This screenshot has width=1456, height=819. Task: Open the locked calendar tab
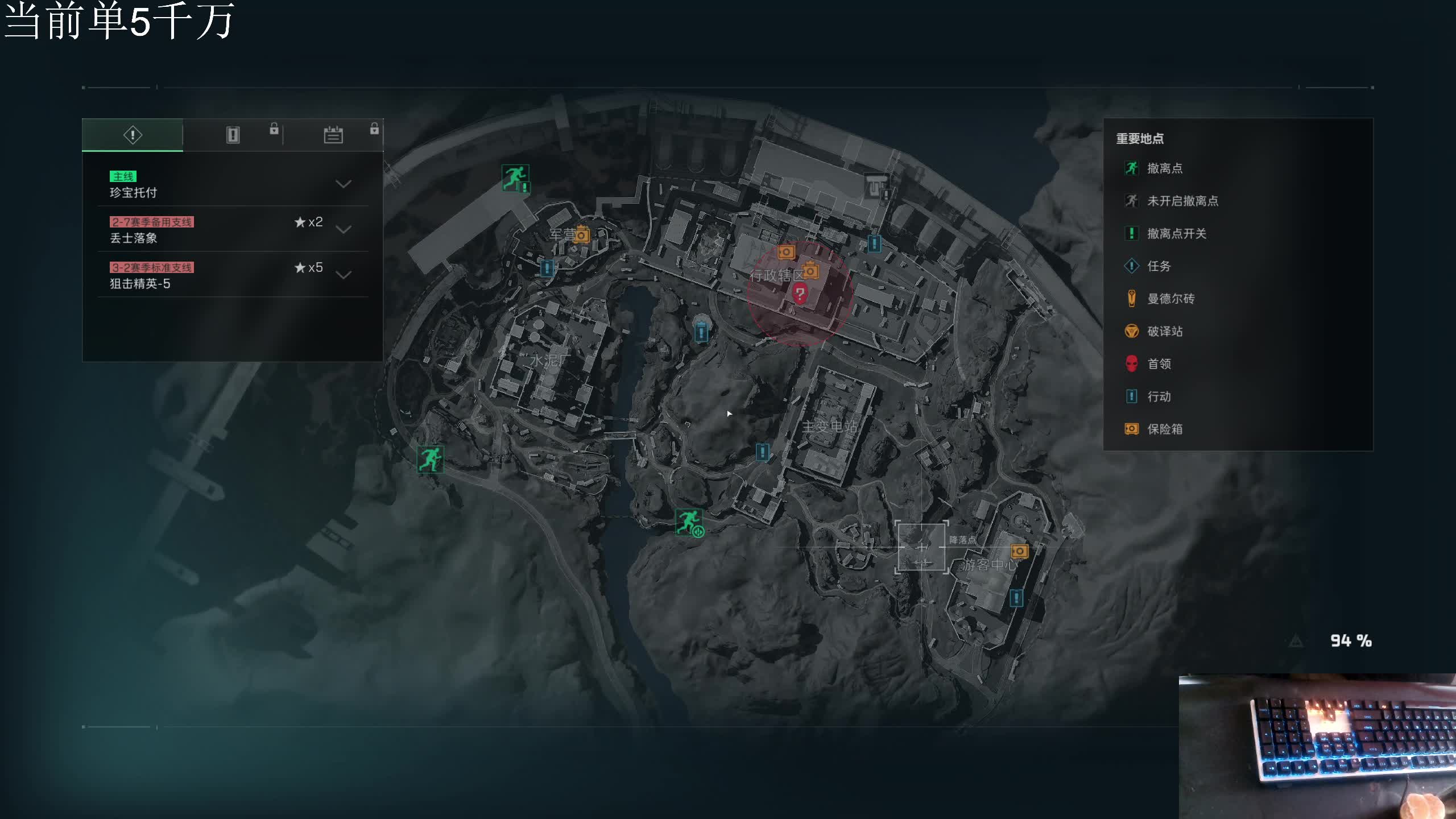point(333,135)
